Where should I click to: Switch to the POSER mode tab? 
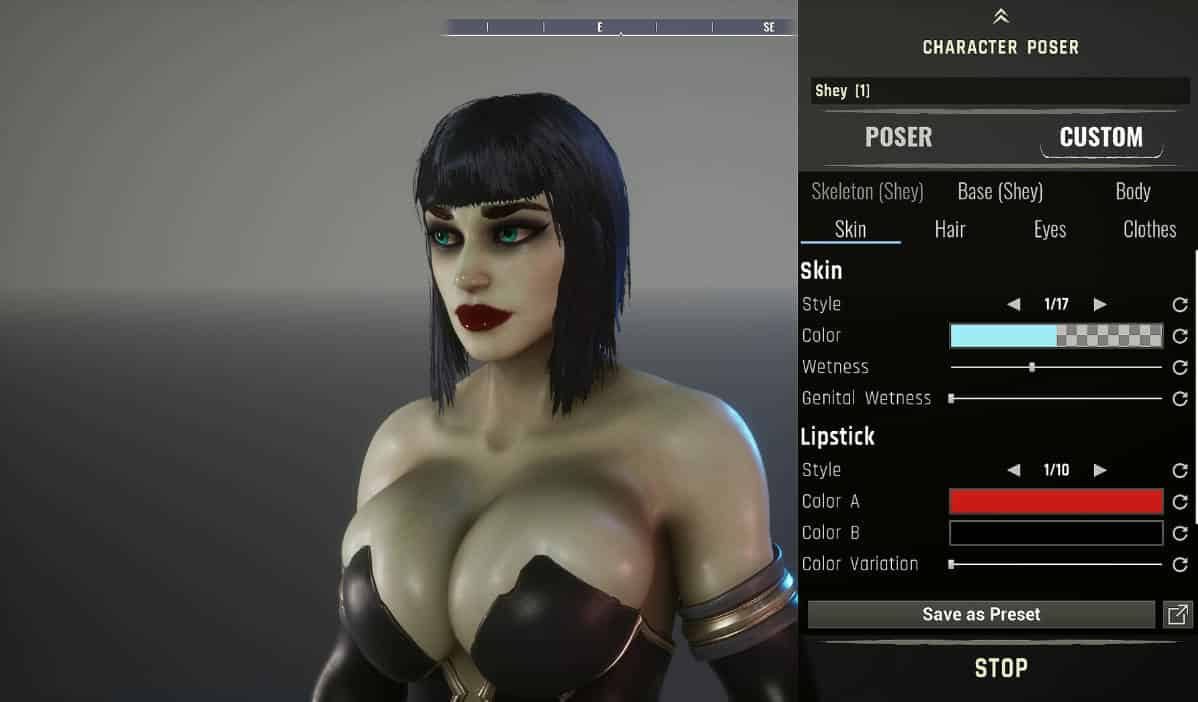pyautogui.click(x=898, y=137)
